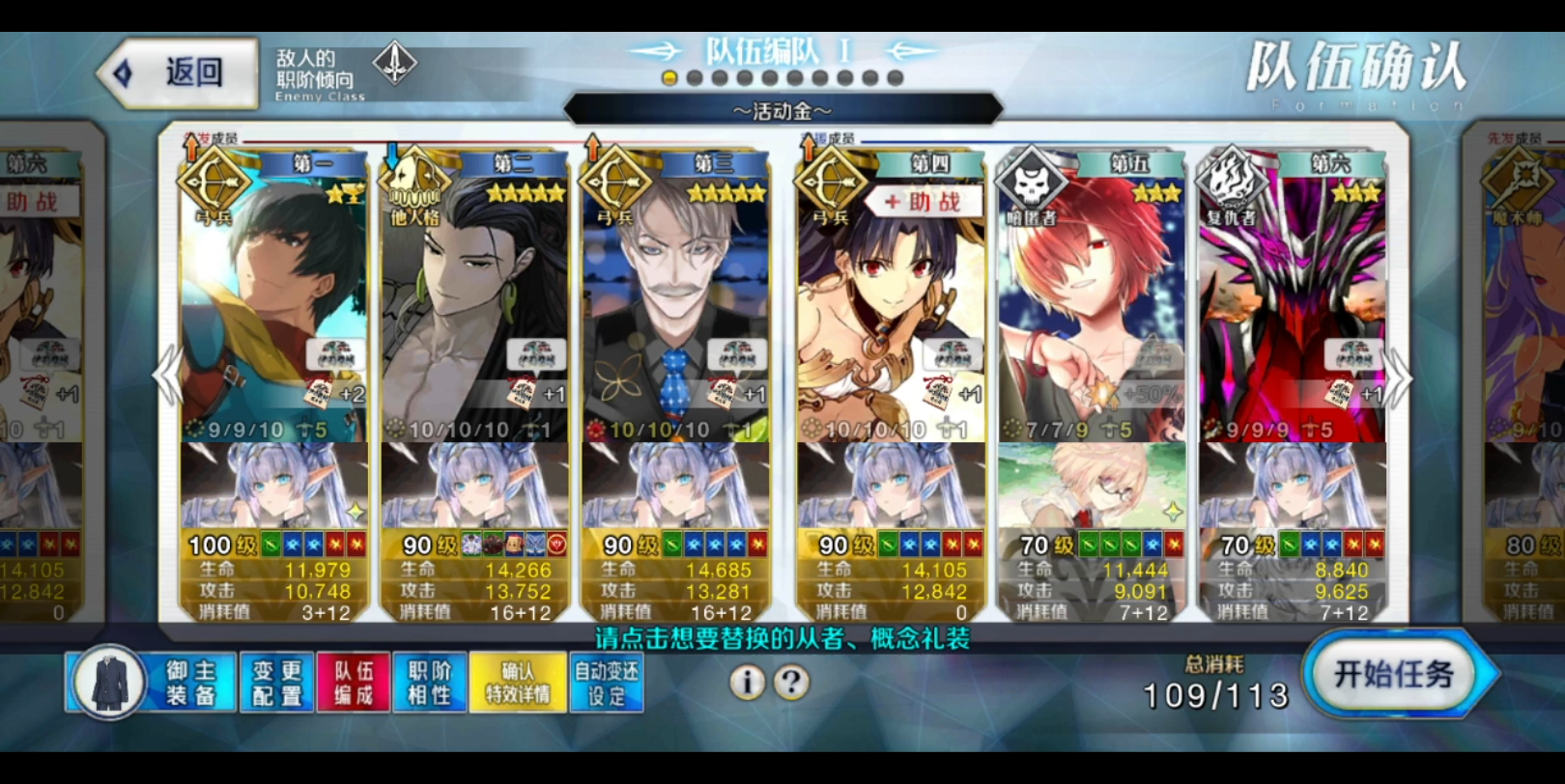Toggle the yellow 确认特效详情 option

click(x=518, y=684)
